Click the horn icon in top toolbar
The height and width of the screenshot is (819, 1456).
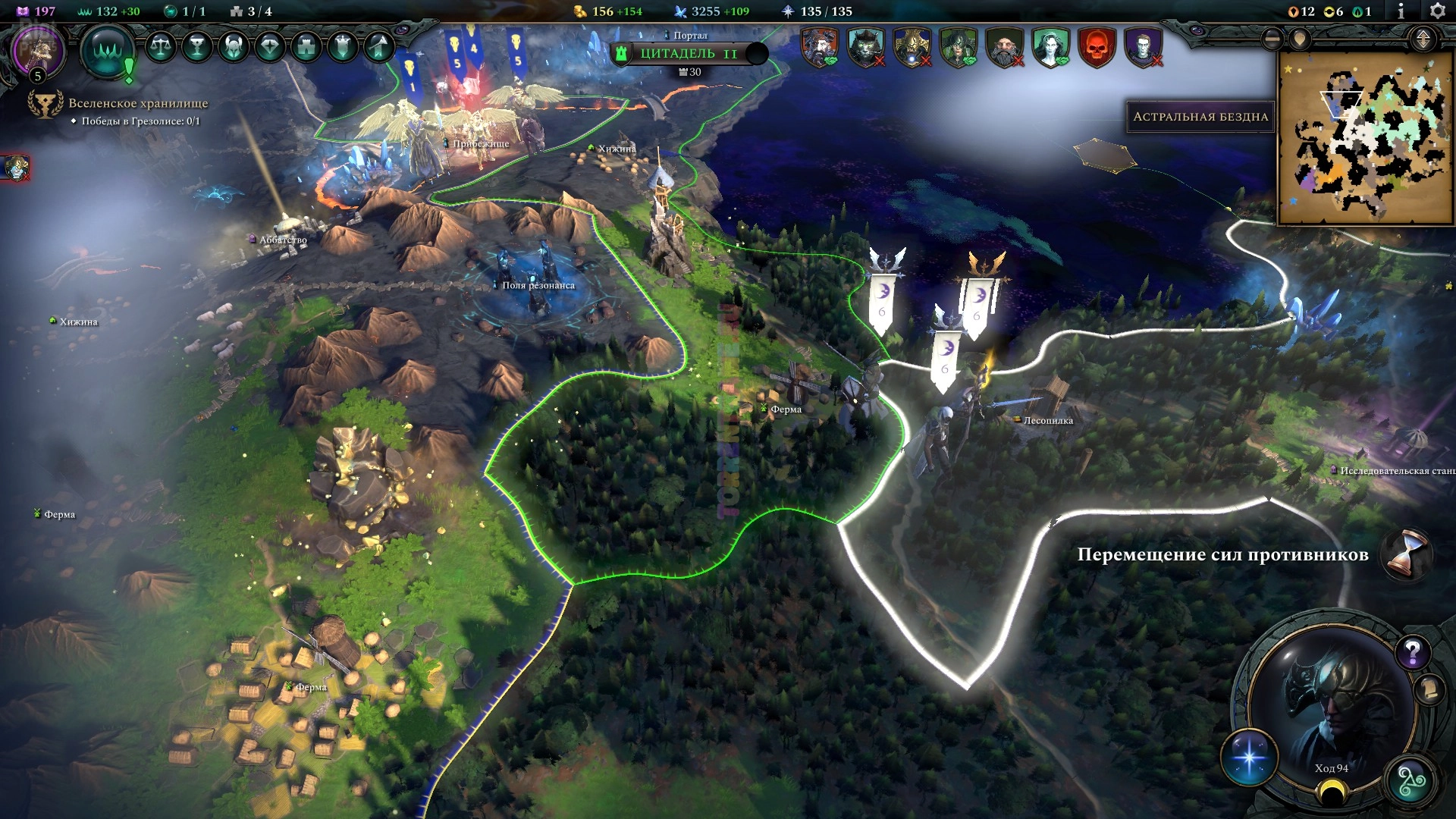click(x=378, y=47)
